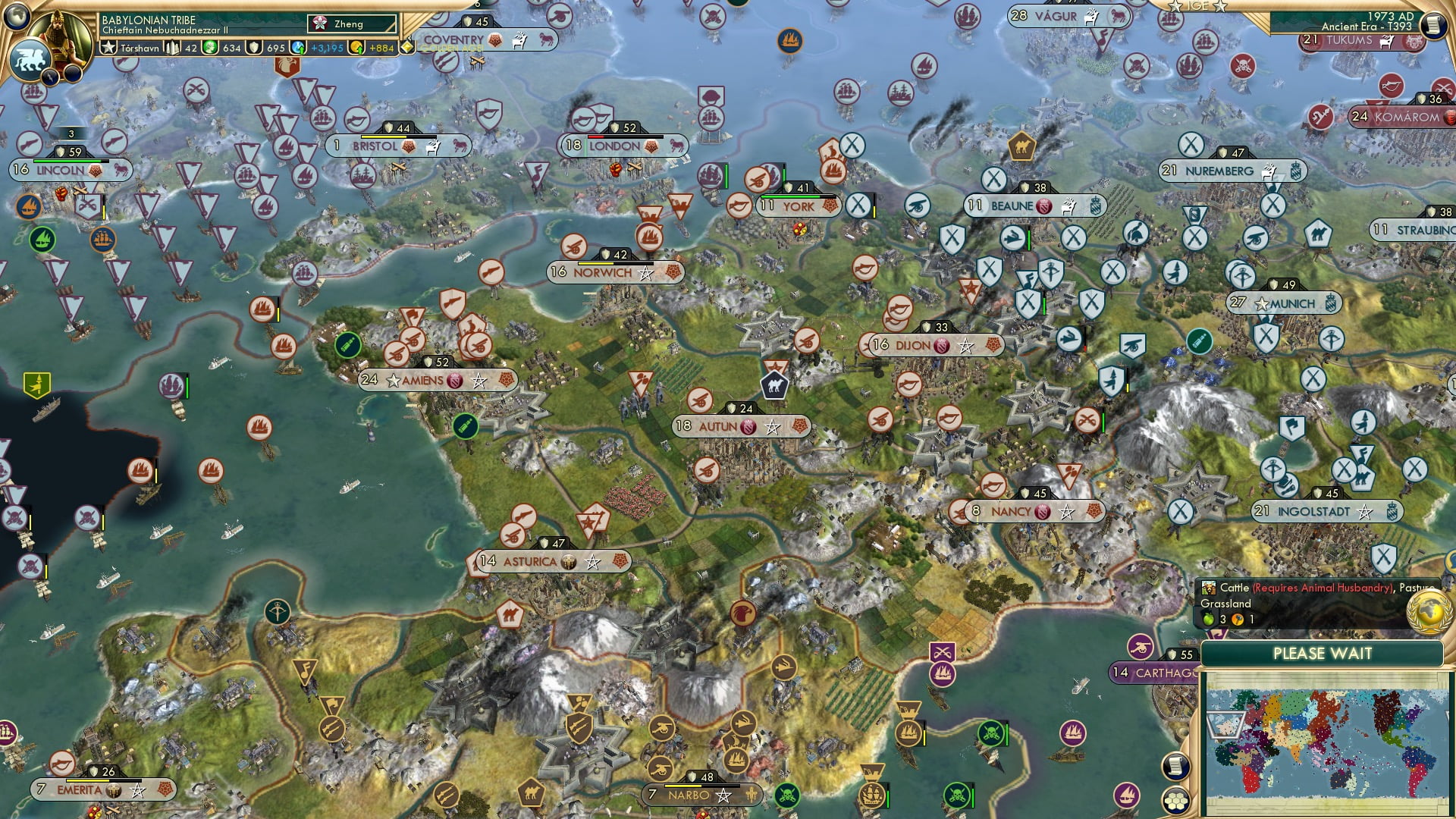Select the Dijon city banner
Image resolution: width=1456 pixels, height=819 pixels.
[918, 344]
